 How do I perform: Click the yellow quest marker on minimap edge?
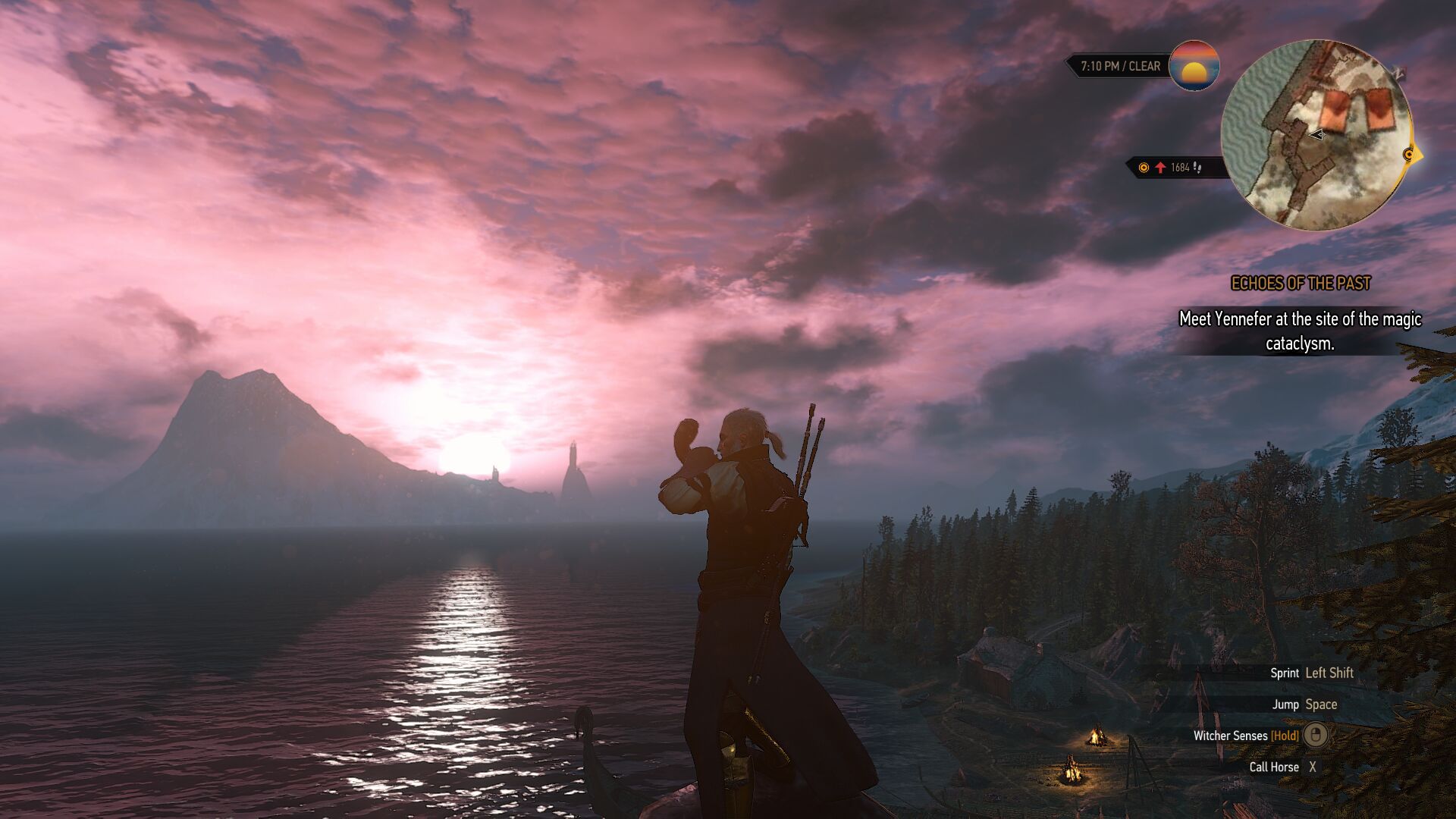[x=1410, y=155]
